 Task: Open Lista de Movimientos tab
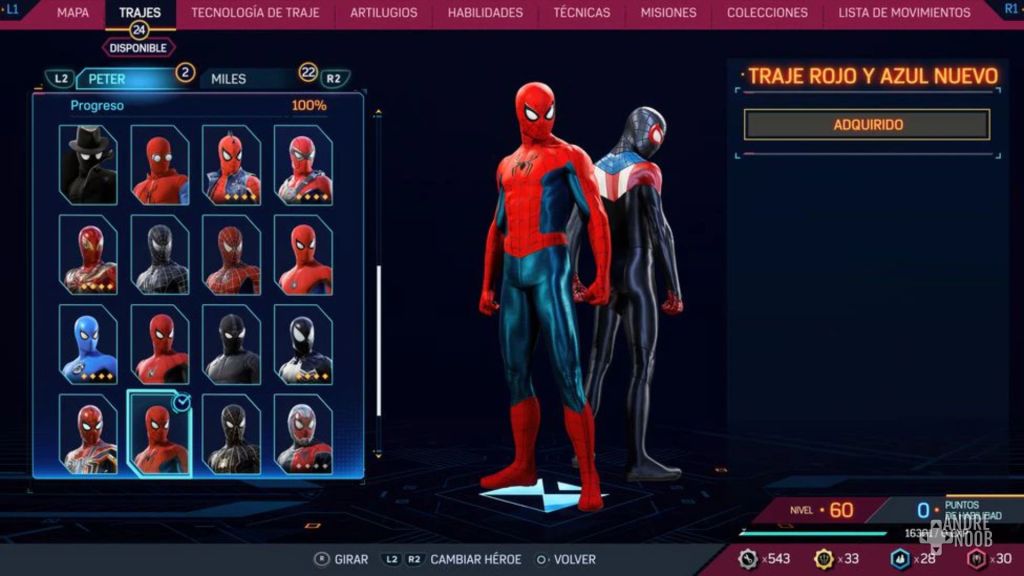904,13
